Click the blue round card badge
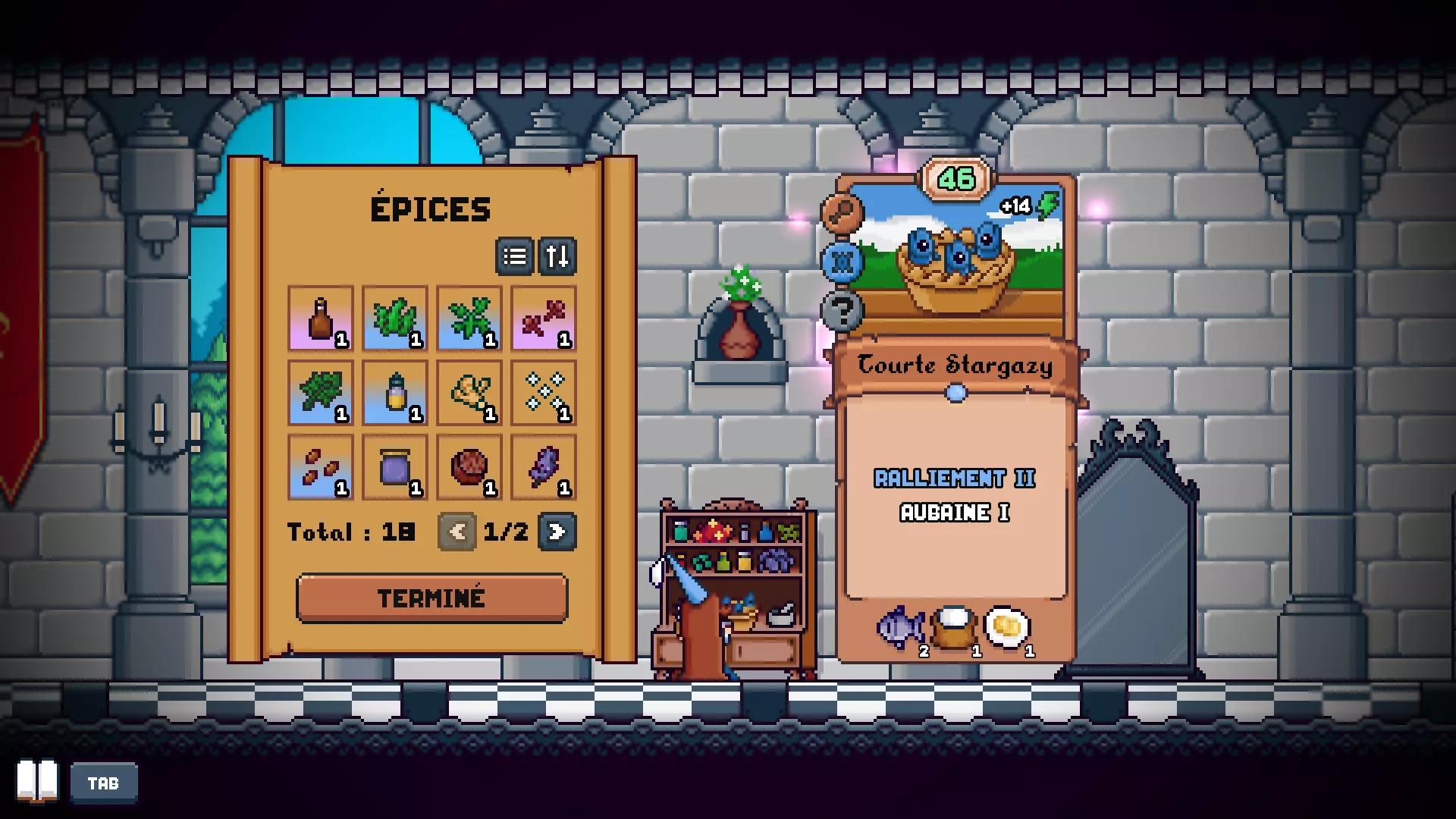Screen dimensions: 1456x819 point(842,262)
